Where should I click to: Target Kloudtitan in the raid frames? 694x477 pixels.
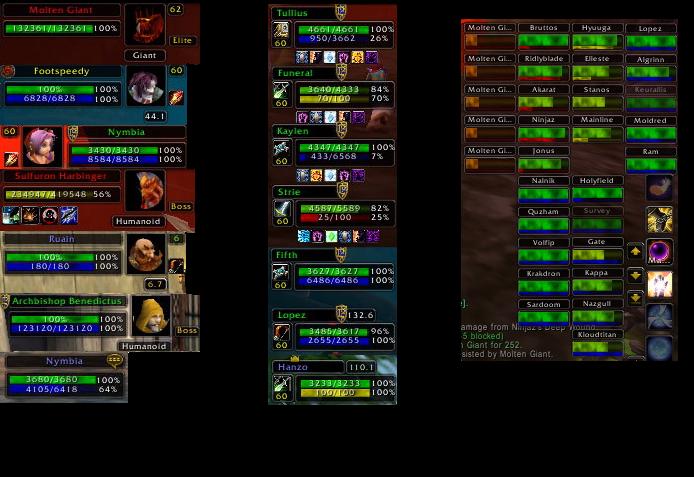(x=596, y=342)
